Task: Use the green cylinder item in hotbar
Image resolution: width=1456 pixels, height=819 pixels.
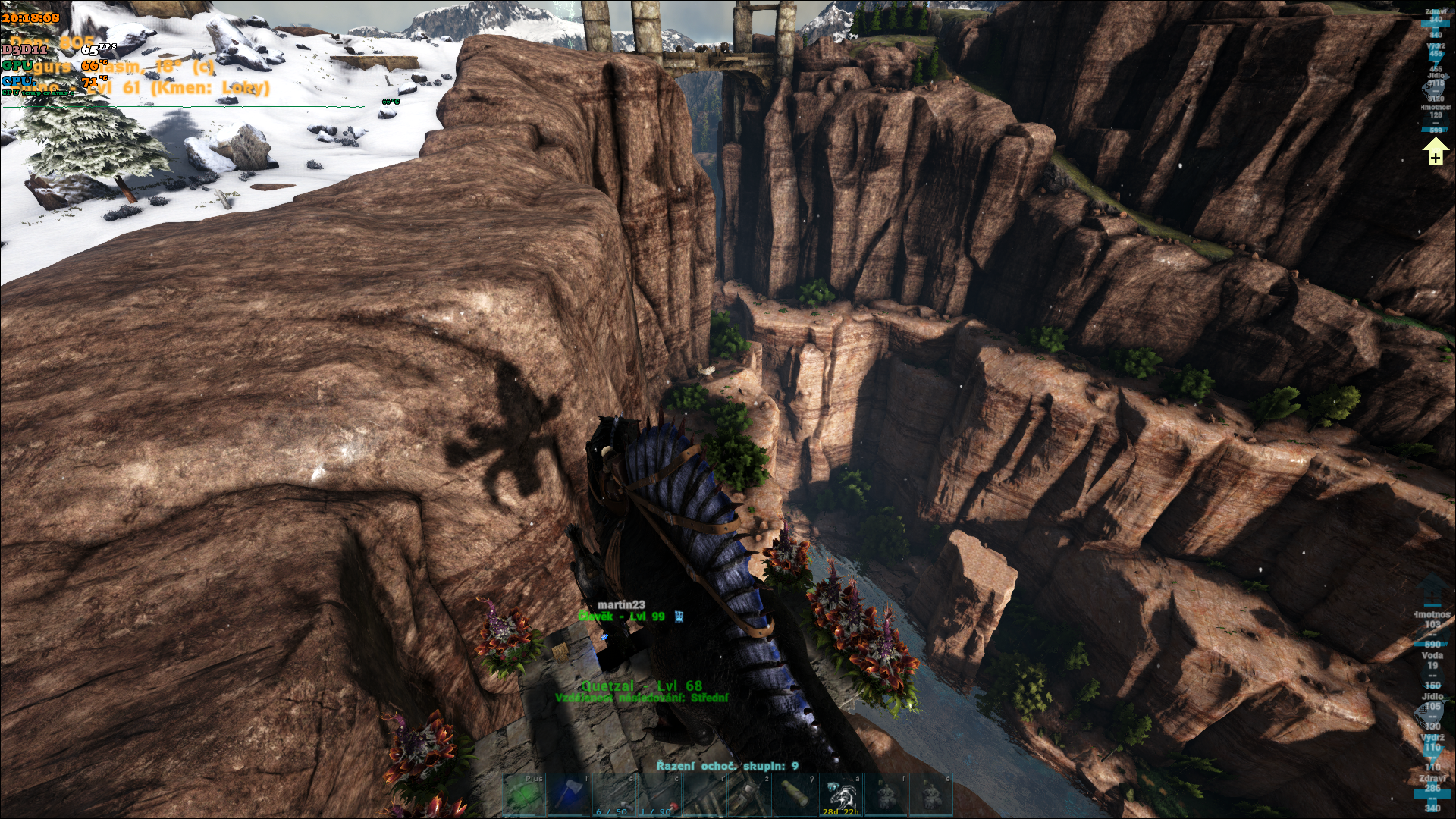Action: (795, 795)
